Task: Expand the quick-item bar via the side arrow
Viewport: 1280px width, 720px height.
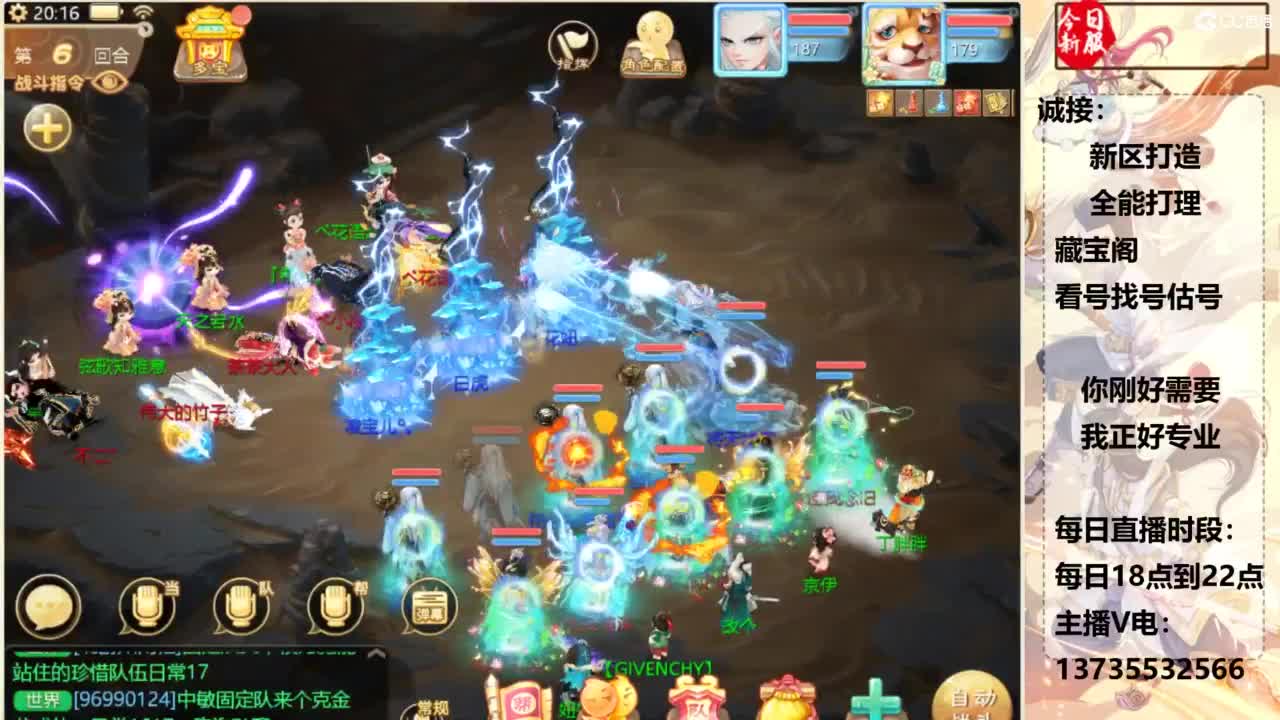Action: point(1013,101)
